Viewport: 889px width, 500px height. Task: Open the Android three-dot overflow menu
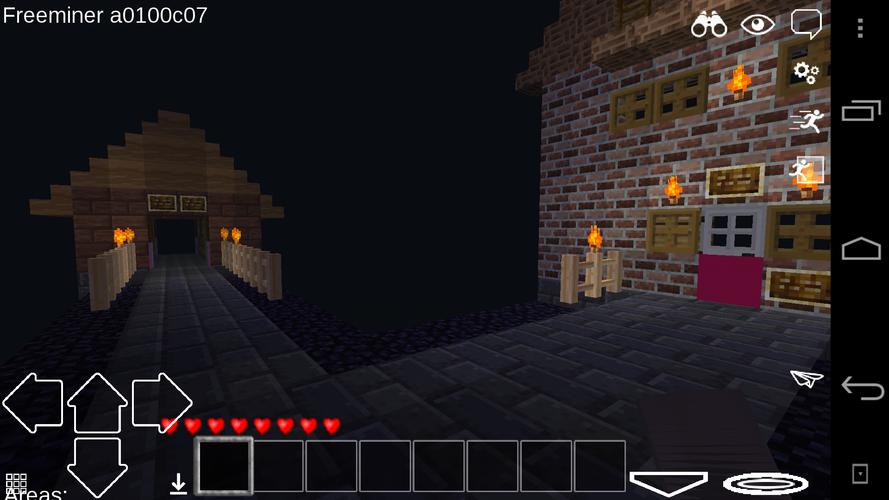pos(860,28)
